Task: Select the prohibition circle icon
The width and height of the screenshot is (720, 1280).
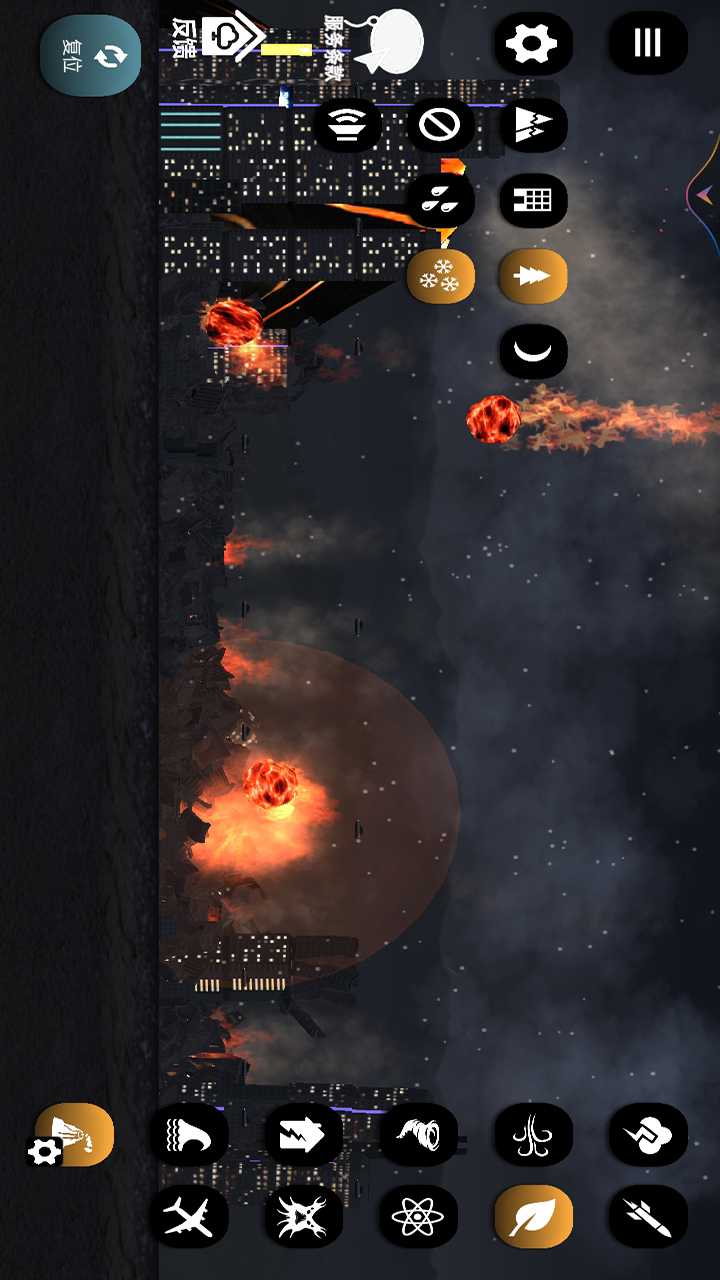Action: [x=440, y=125]
